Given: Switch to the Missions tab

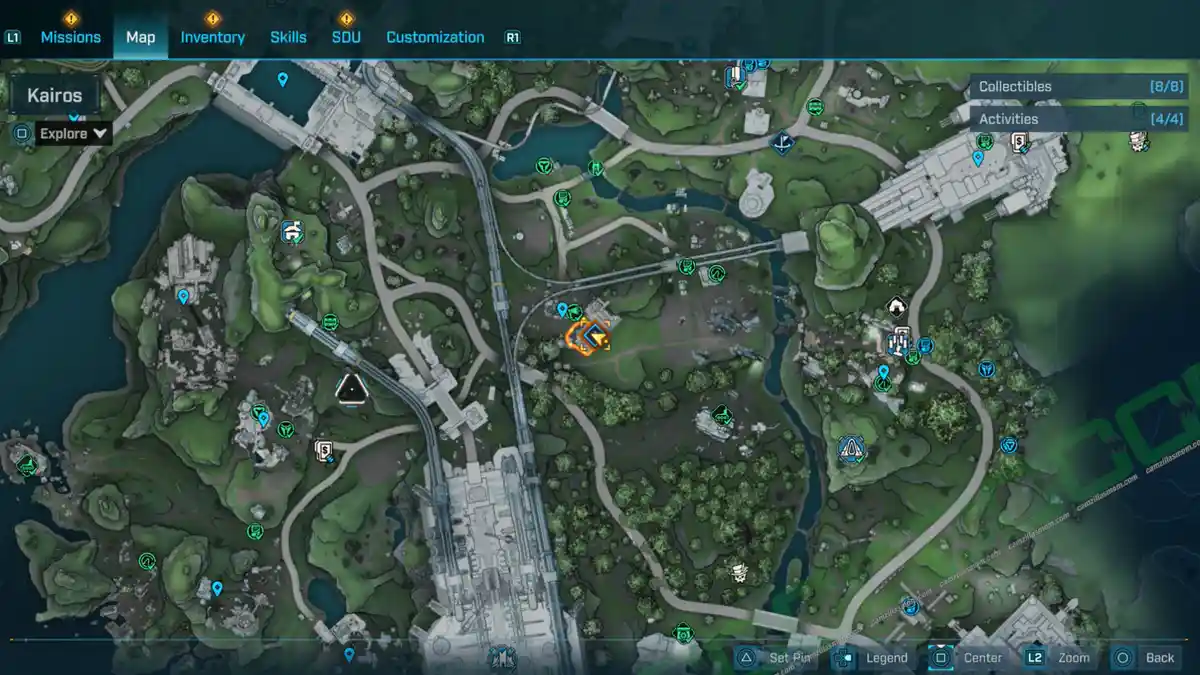Looking at the screenshot, I should point(70,37).
